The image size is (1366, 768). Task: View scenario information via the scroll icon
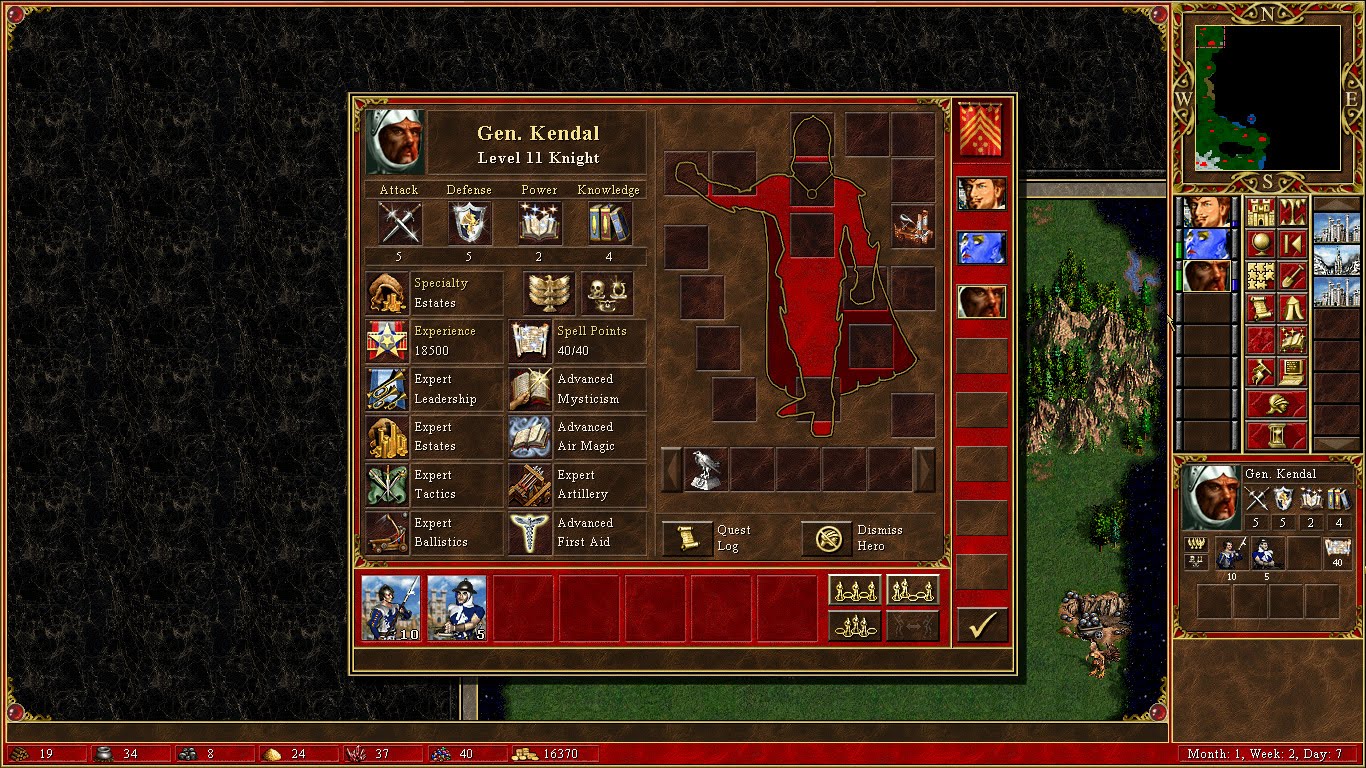(x=1261, y=306)
